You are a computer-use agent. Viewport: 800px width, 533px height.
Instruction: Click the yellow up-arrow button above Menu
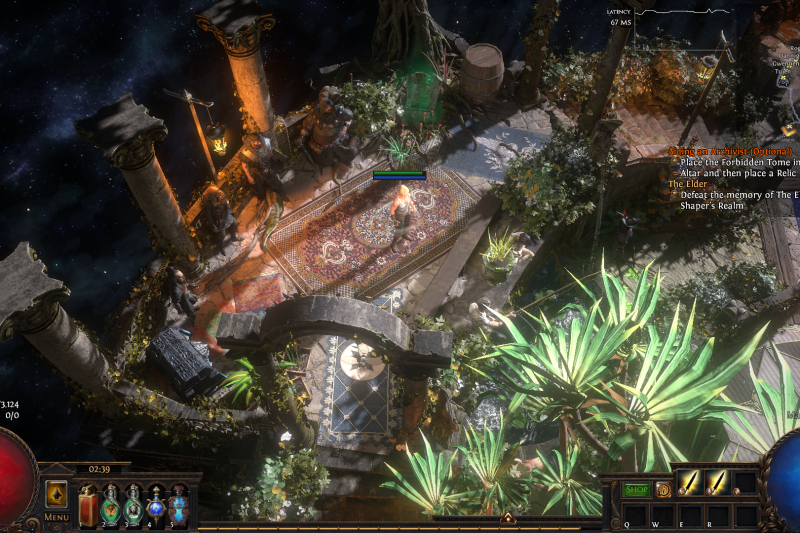tap(56, 494)
